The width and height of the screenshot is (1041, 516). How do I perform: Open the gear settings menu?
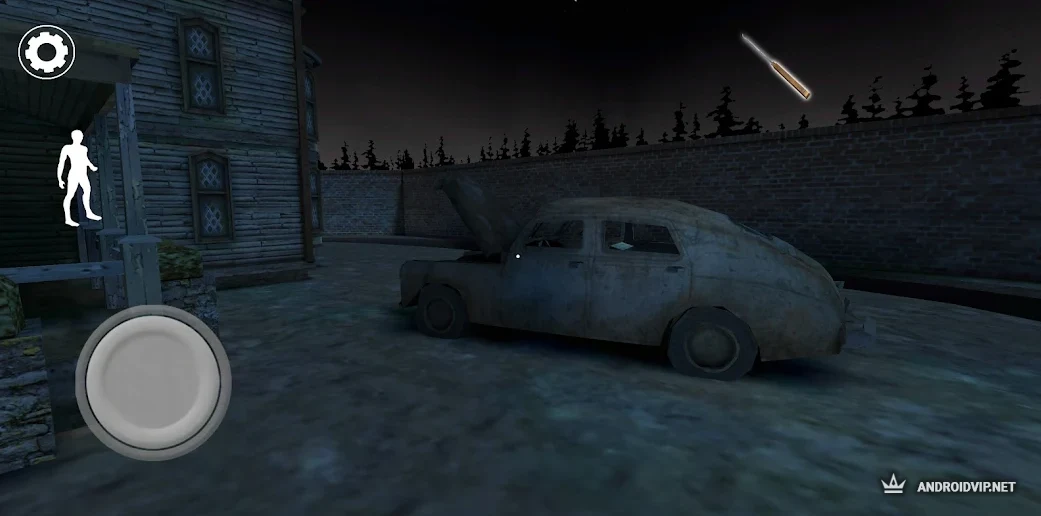pos(47,53)
